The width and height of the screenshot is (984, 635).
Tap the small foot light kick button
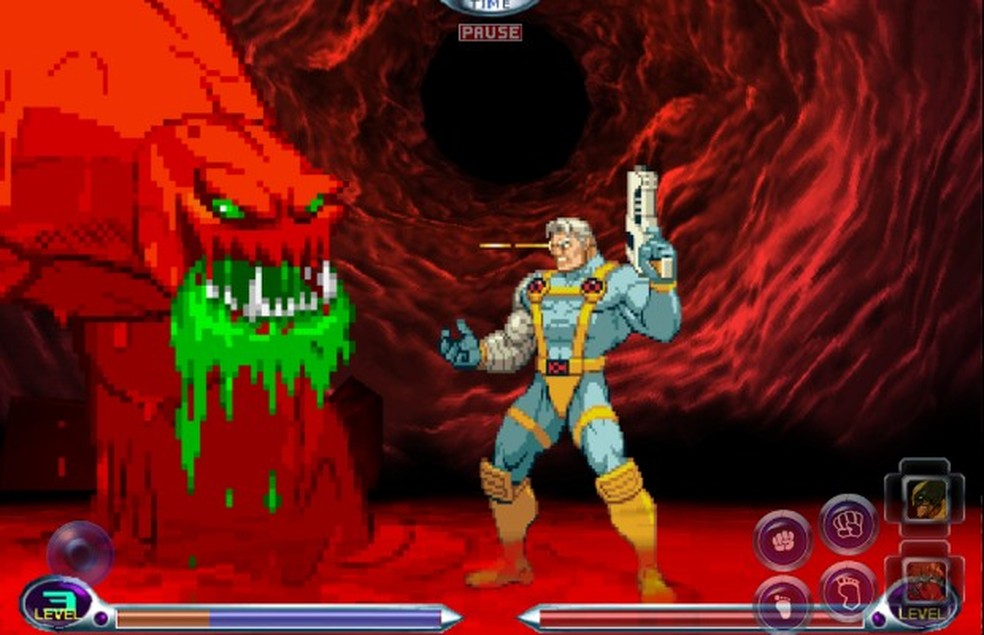782,603
